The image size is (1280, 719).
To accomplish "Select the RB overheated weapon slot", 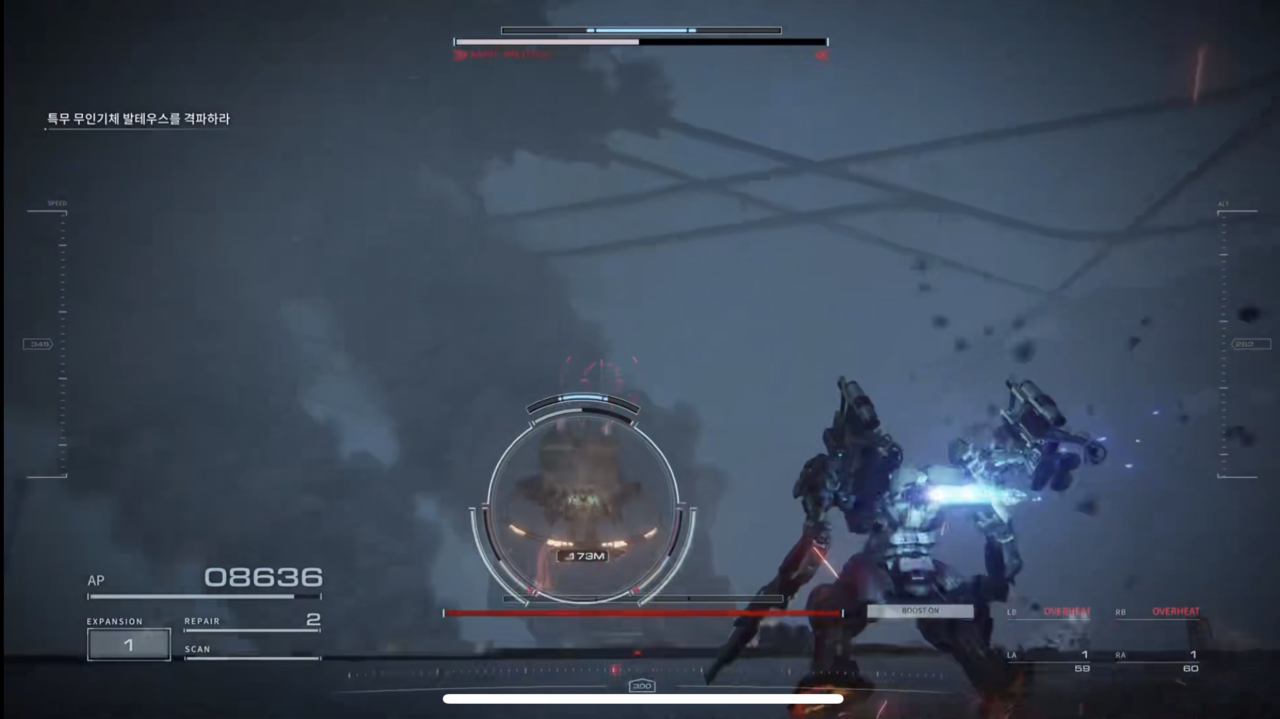I will tap(1158, 612).
